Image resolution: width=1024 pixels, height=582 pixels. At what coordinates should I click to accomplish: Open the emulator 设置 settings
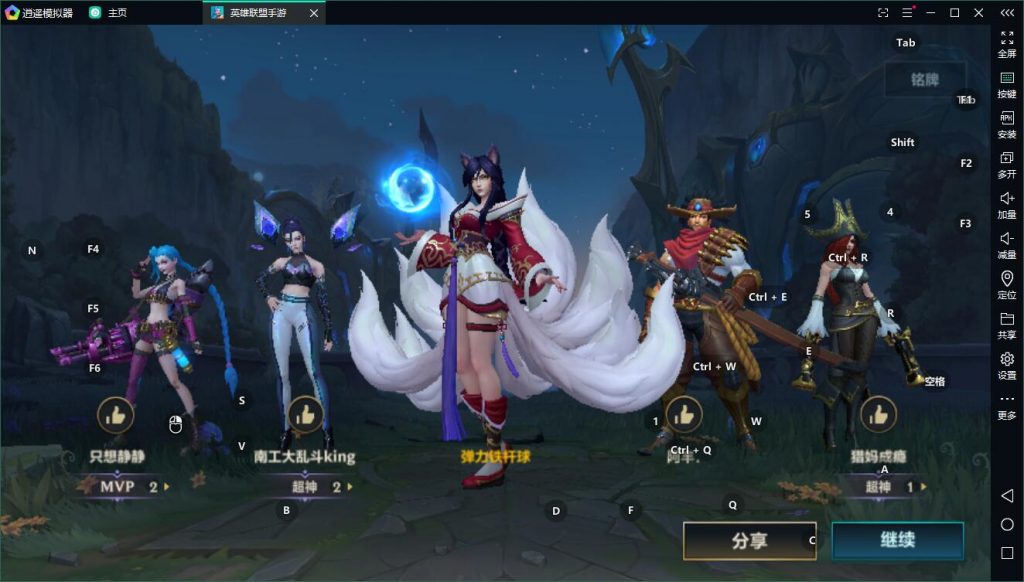pos(1007,365)
